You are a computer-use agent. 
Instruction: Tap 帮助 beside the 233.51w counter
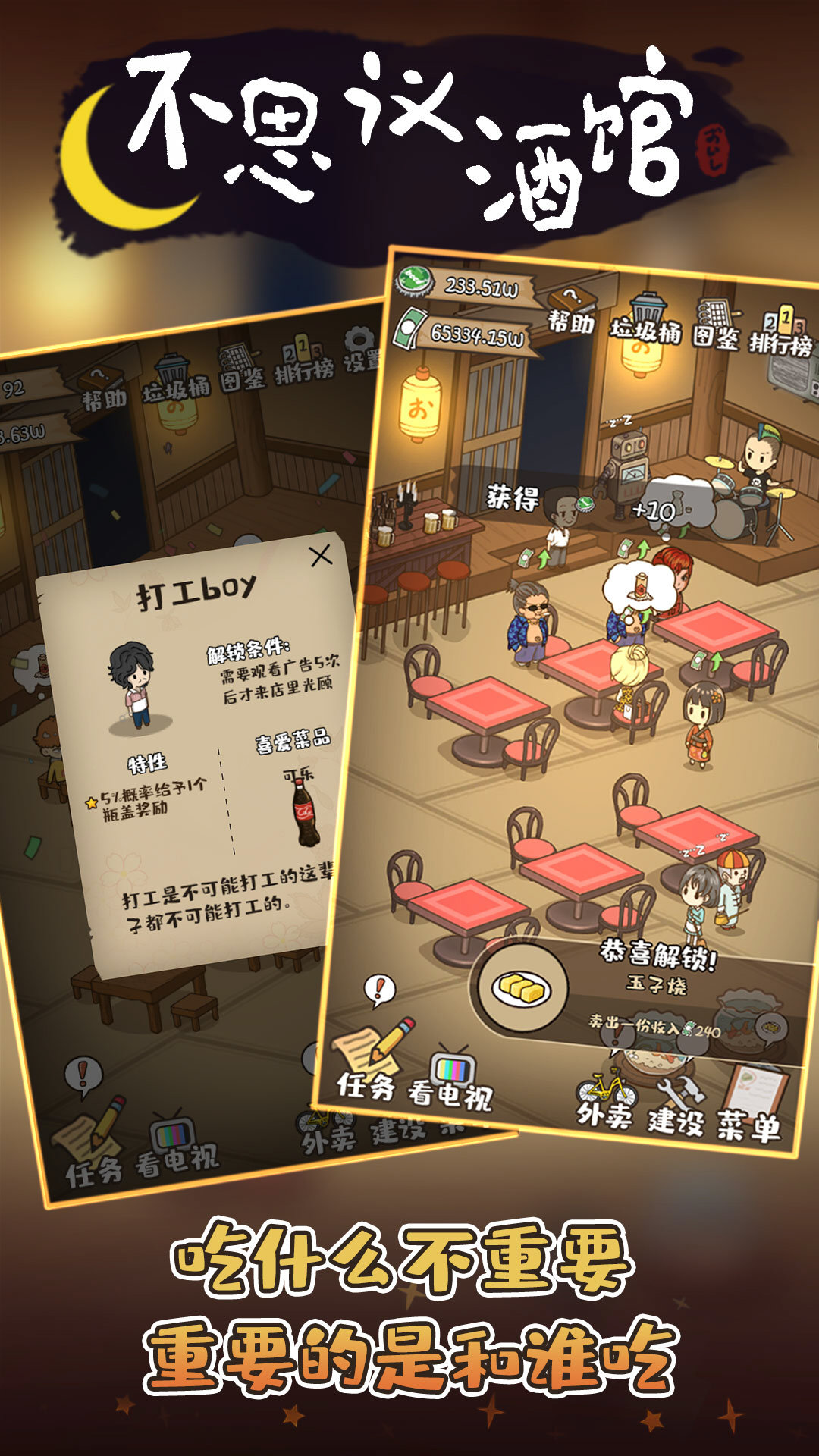[572, 309]
